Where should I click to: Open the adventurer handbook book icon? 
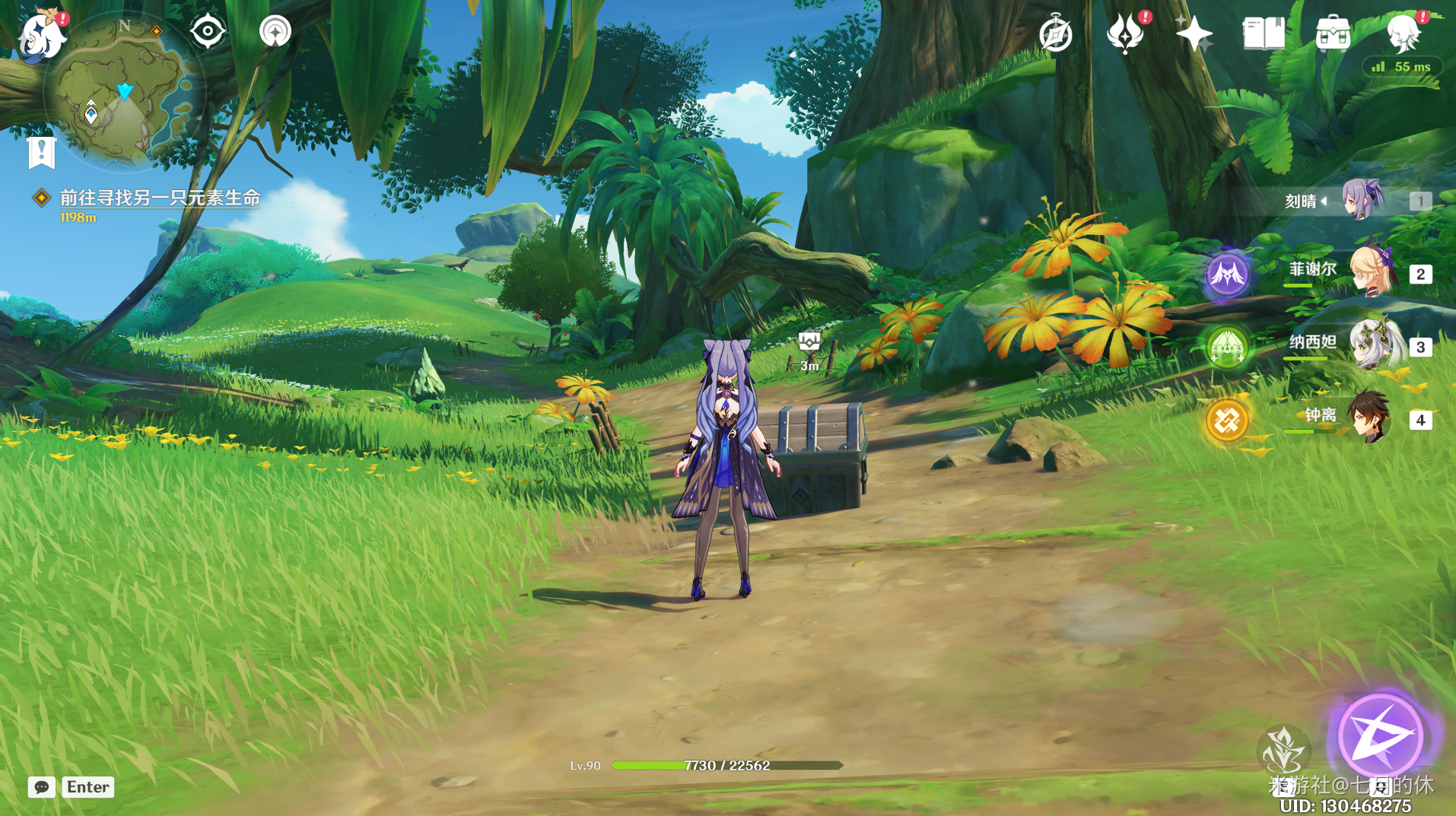point(1264,33)
